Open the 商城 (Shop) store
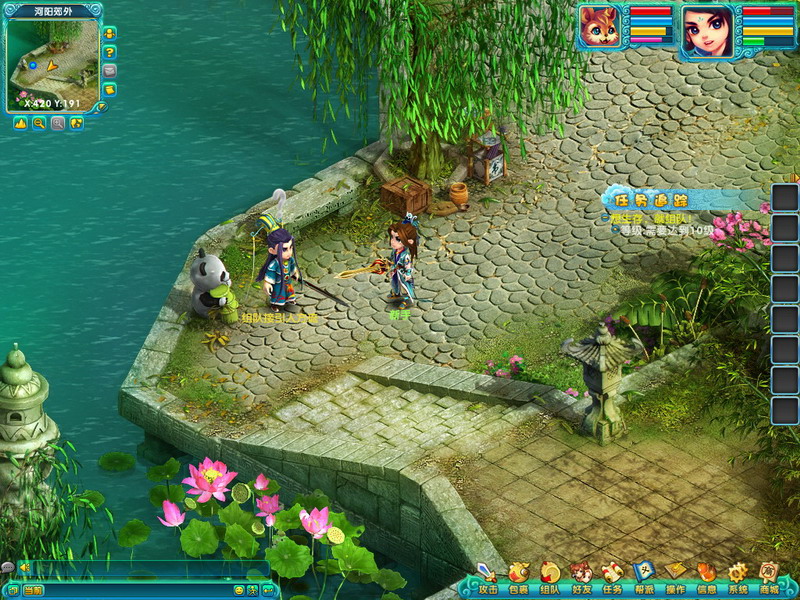The height and width of the screenshot is (600, 800). pyautogui.click(x=768, y=575)
